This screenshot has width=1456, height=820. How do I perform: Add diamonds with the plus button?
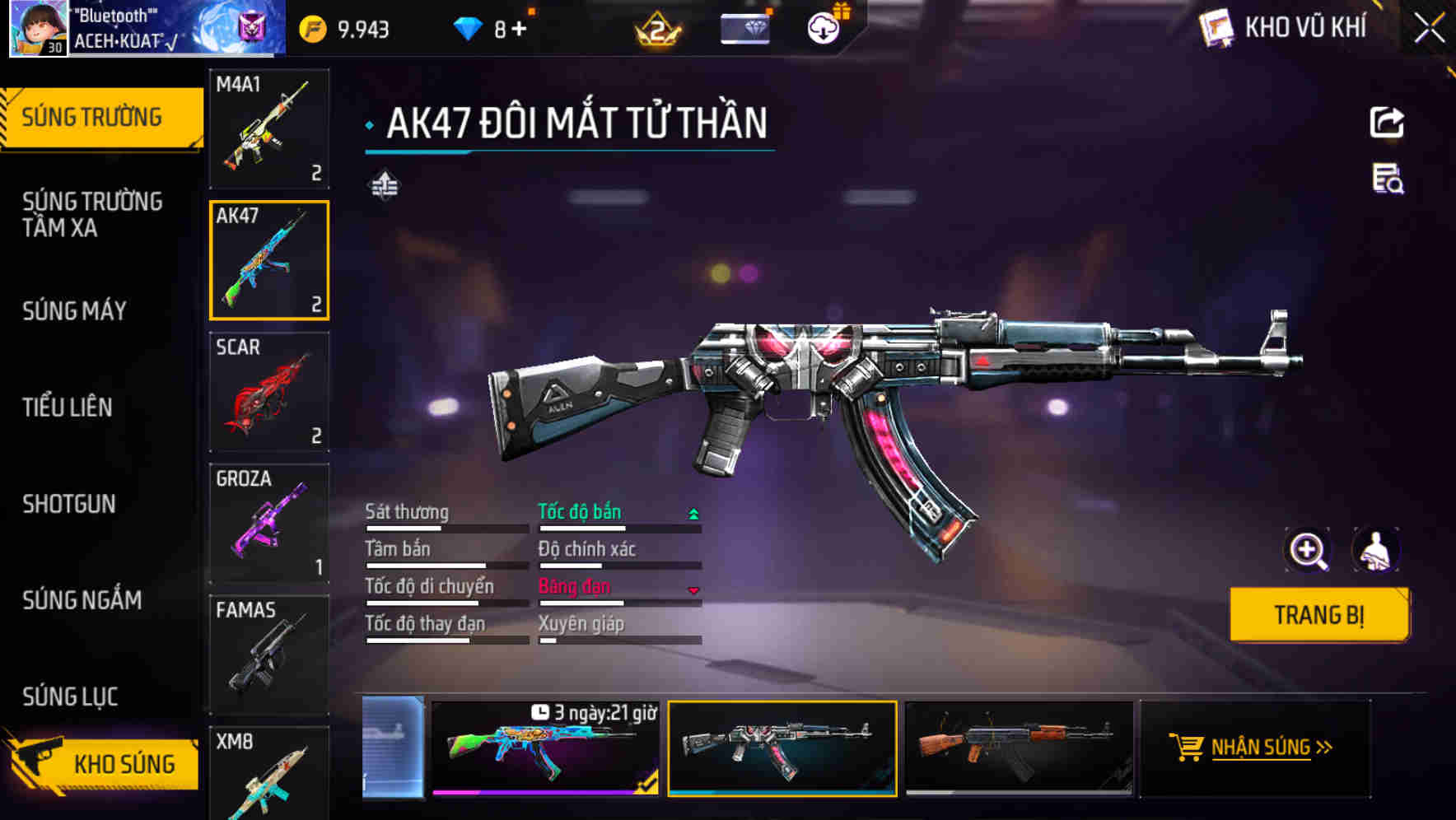click(x=519, y=30)
